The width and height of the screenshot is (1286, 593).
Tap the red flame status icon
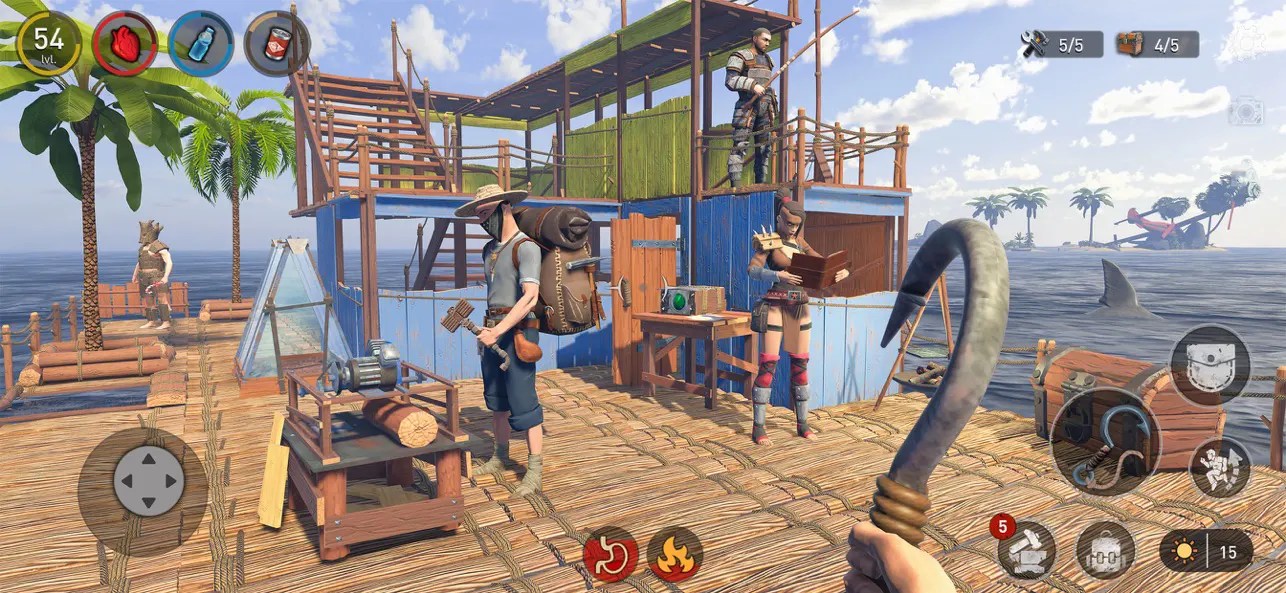(675, 555)
